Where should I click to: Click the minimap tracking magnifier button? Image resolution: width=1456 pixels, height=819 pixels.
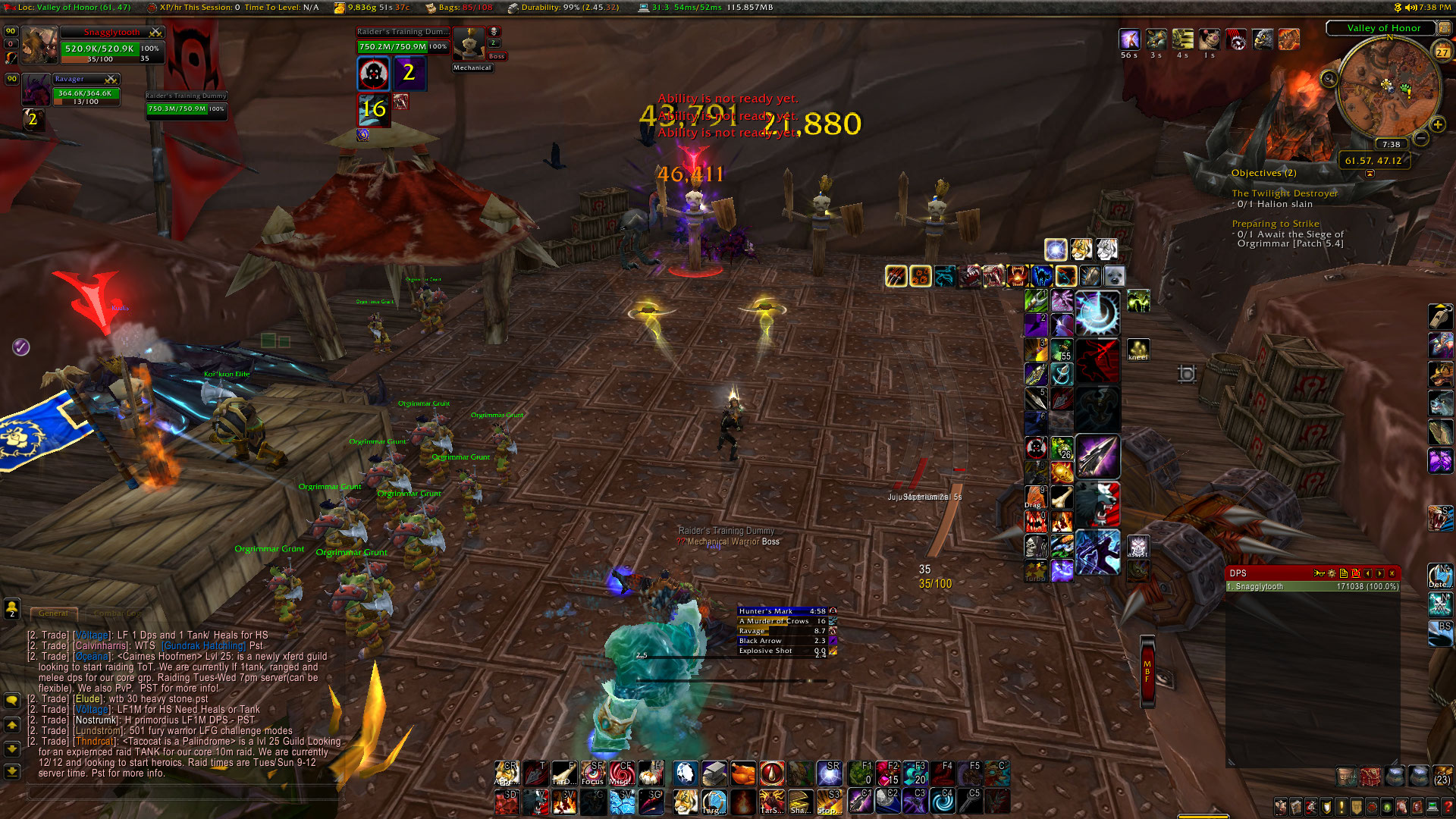1329,79
